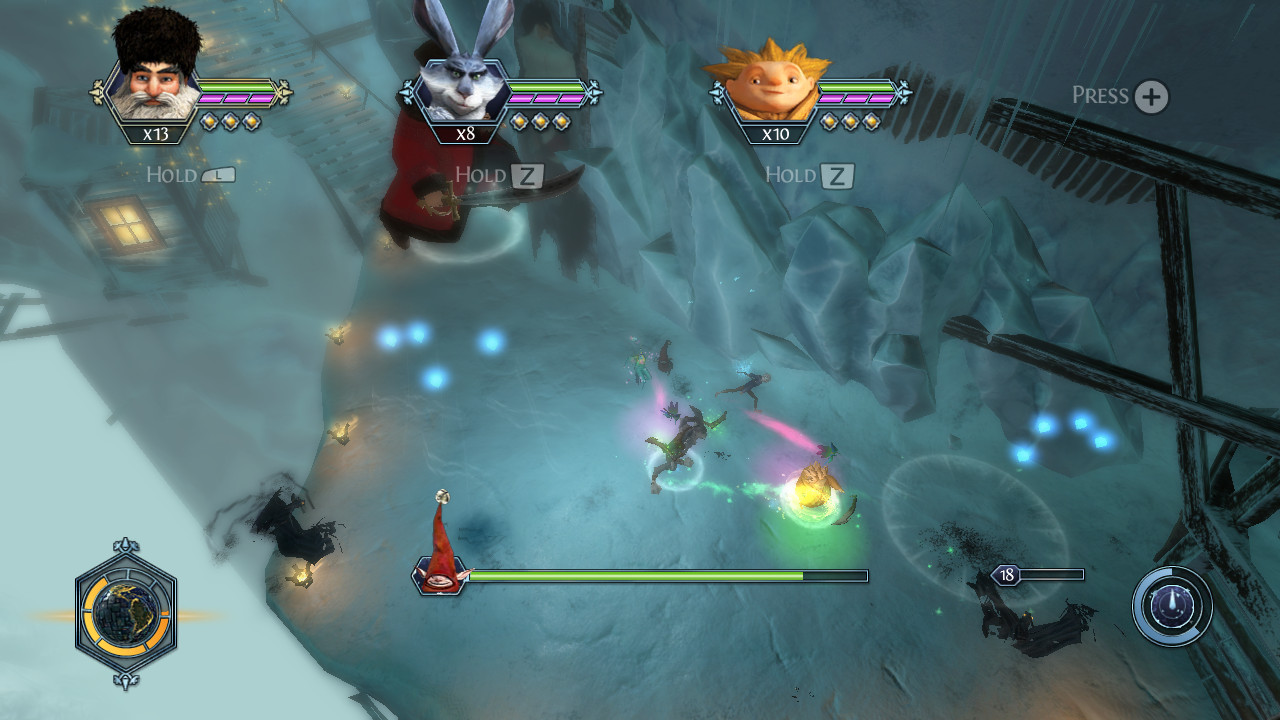This screenshot has width=1280, height=720.
Task: Click the round blue dial gauge
Action: pyautogui.click(x=1172, y=606)
